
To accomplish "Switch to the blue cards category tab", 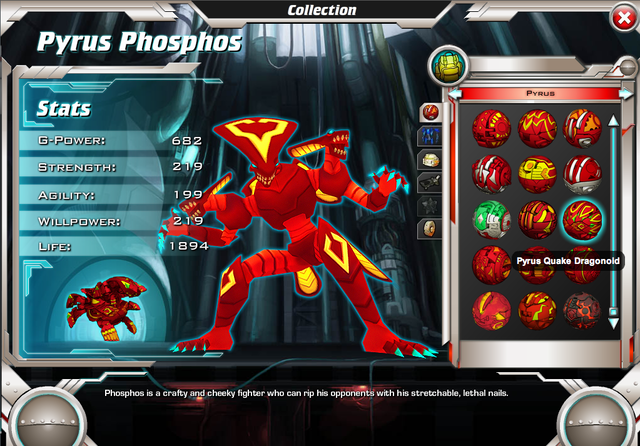I will click(x=429, y=135).
